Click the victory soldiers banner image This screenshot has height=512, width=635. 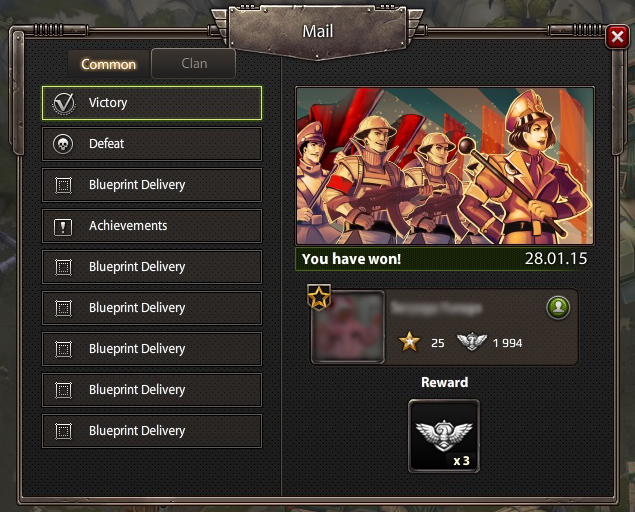[x=445, y=166]
